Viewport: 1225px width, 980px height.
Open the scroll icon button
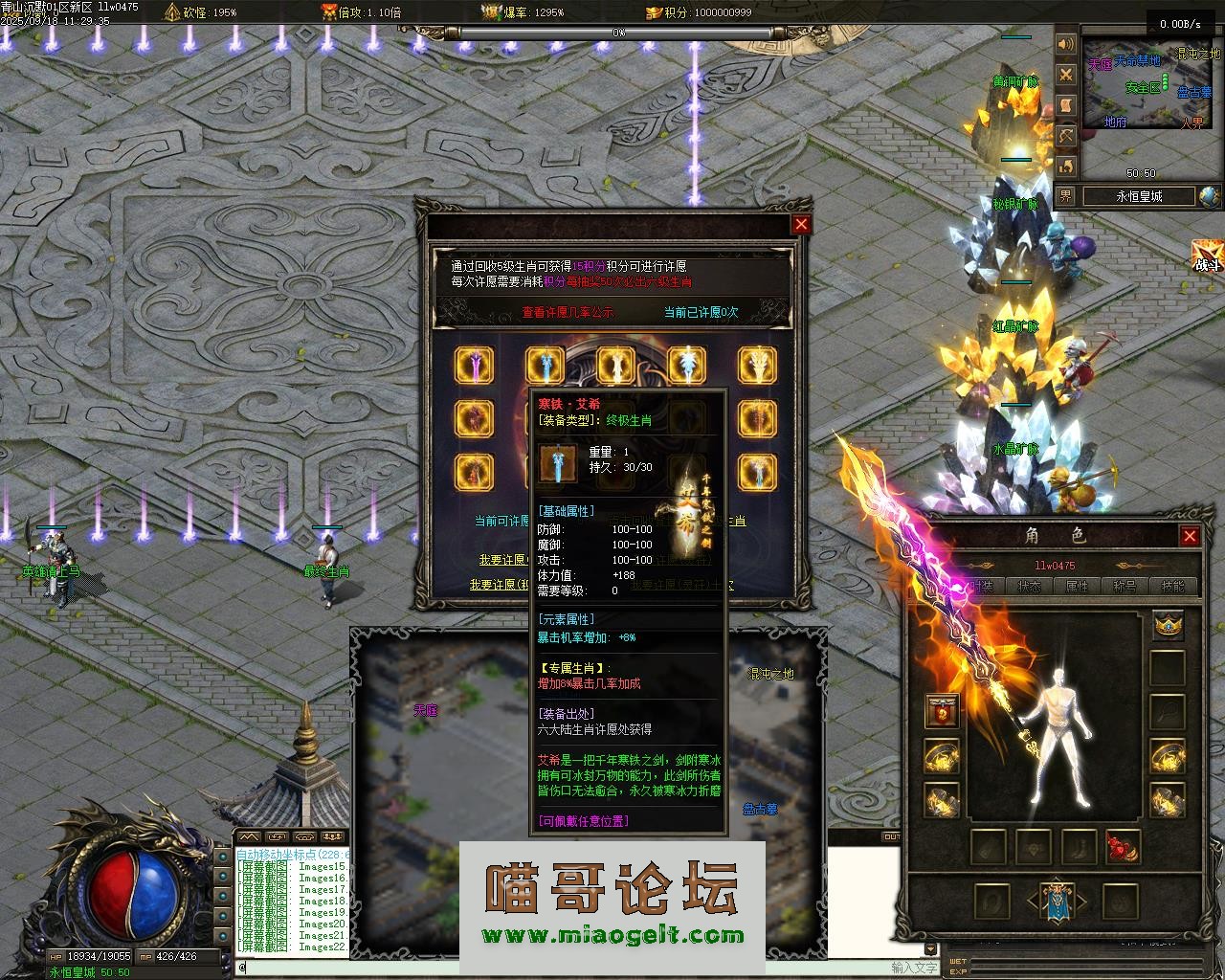(1066, 106)
